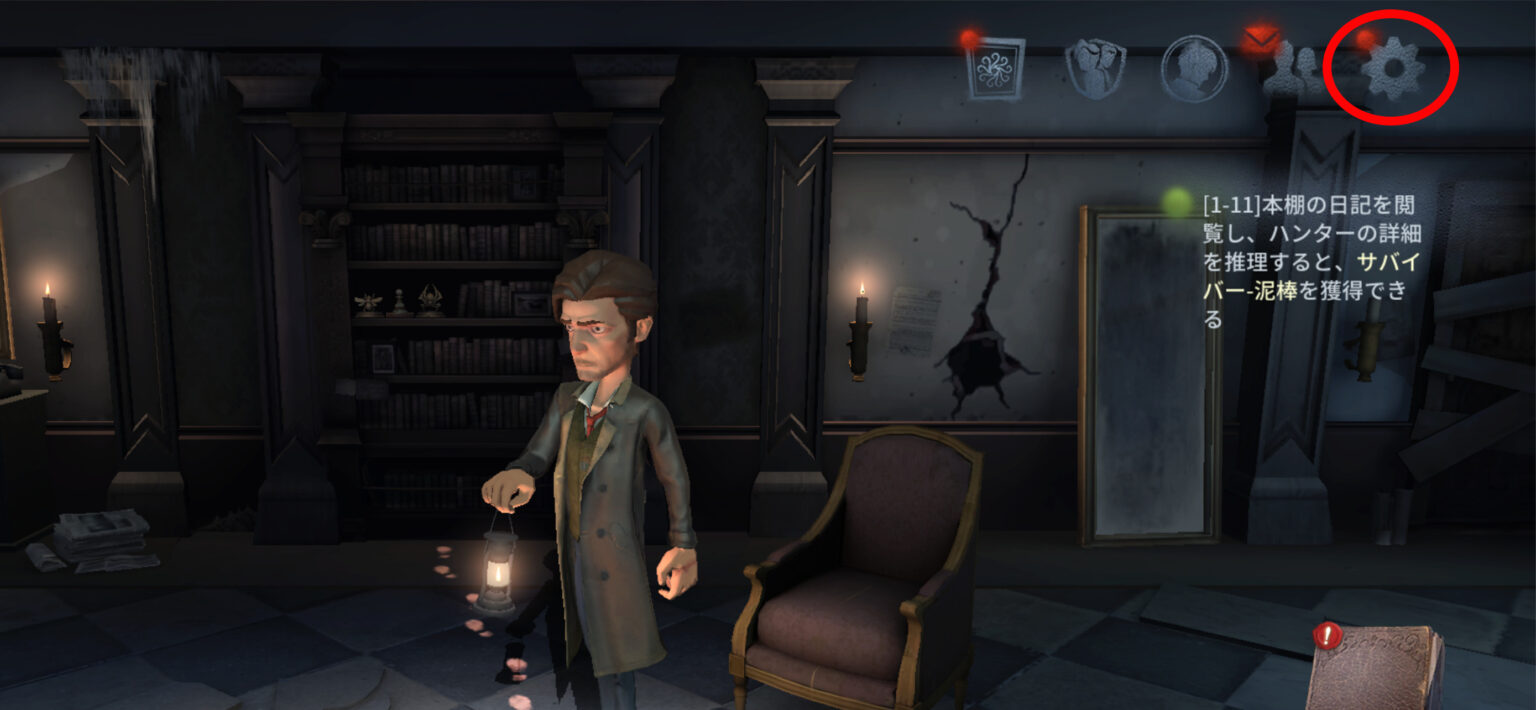The width and height of the screenshot is (1536, 710).
Task: Open the shield icon with two figures
Action: [1095, 68]
